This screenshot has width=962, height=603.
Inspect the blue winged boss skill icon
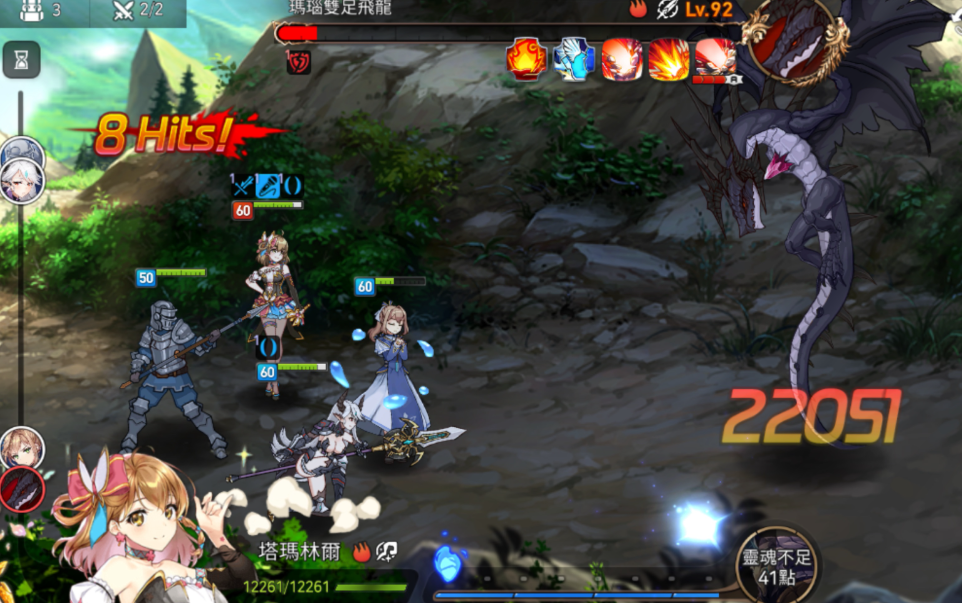[x=574, y=58]
